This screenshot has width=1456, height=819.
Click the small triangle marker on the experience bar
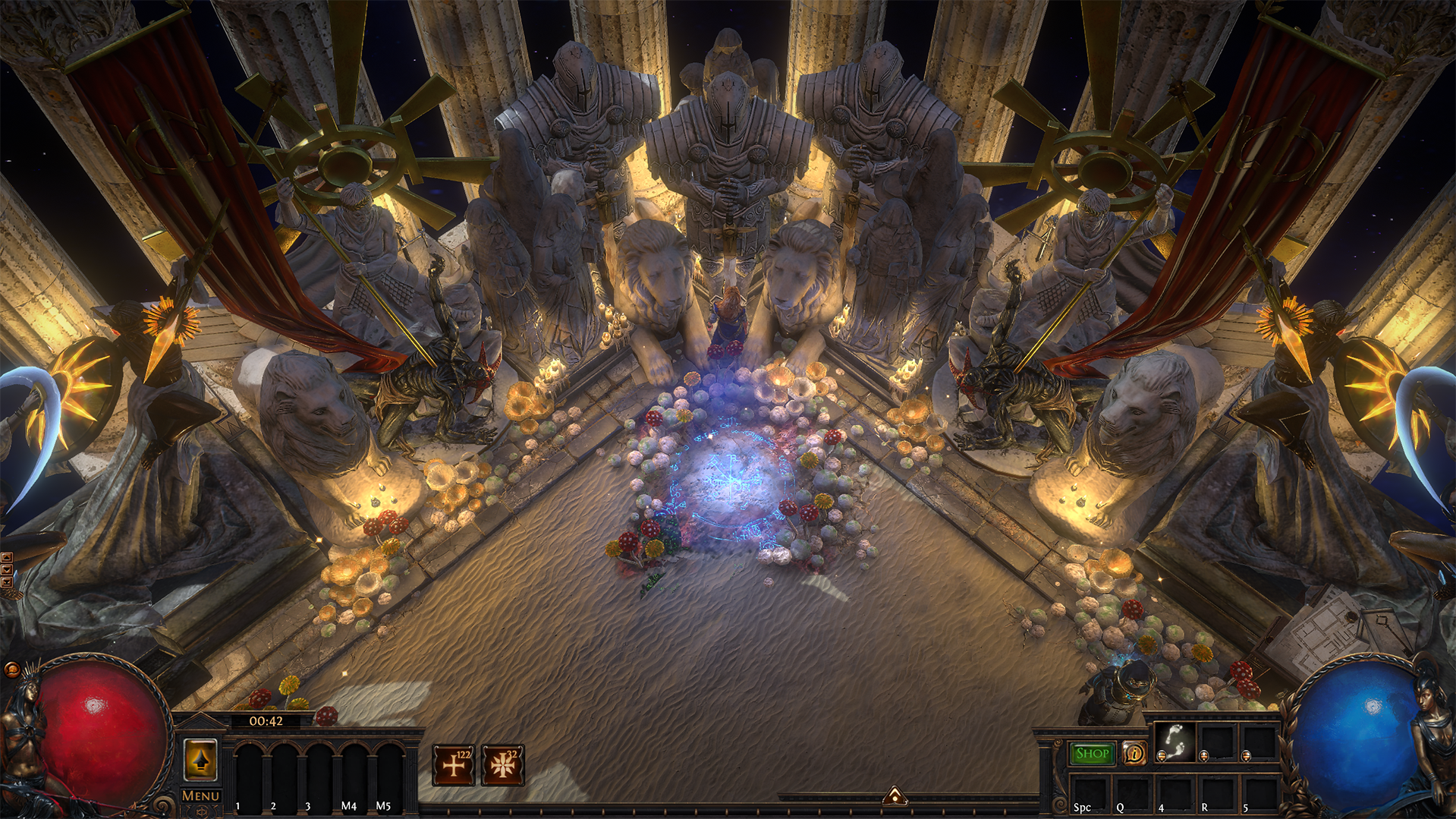click(895, 795)
